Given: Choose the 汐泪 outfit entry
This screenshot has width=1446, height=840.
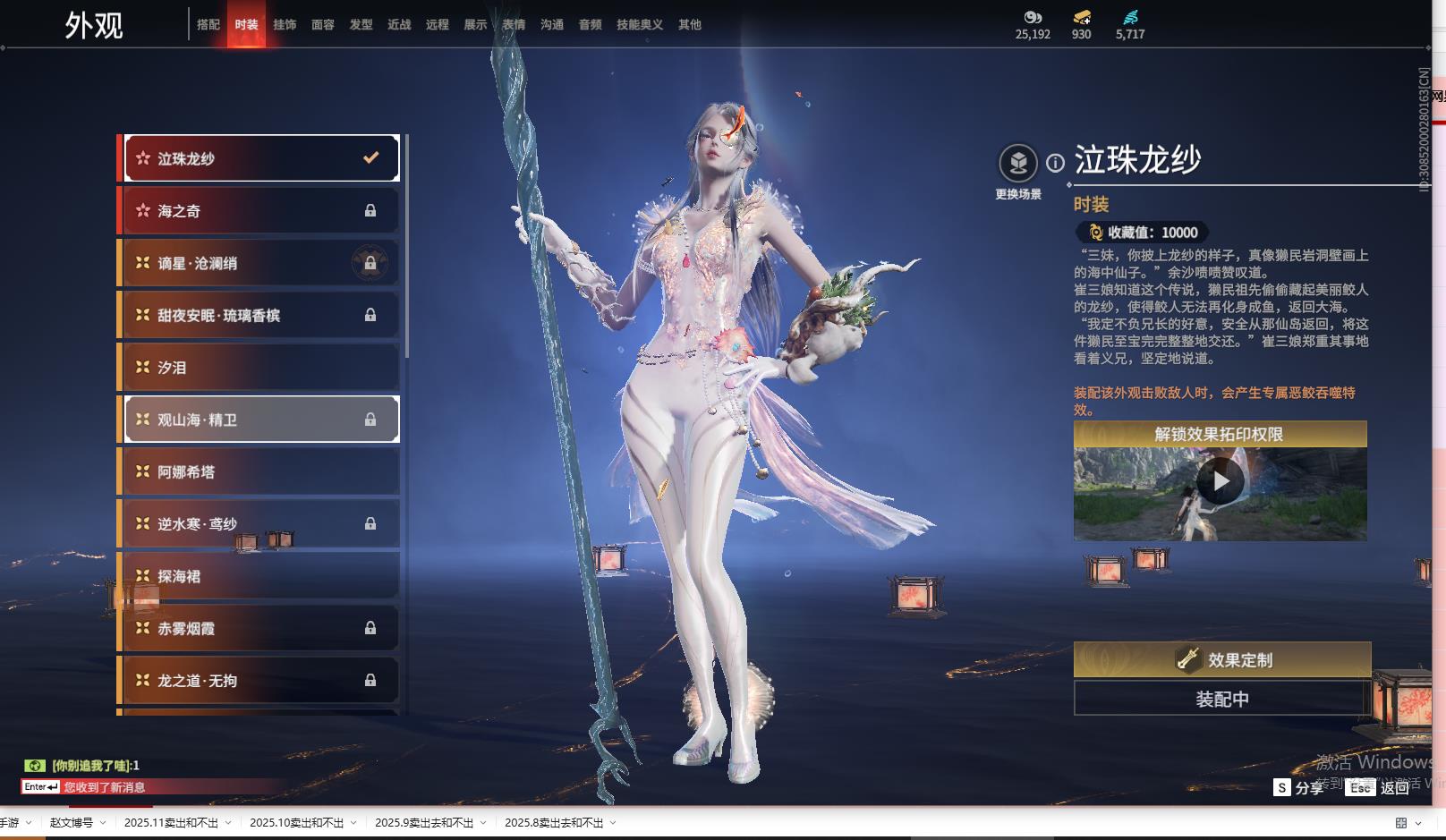Looking at the screenshot, I should click(x=260, y=368).
